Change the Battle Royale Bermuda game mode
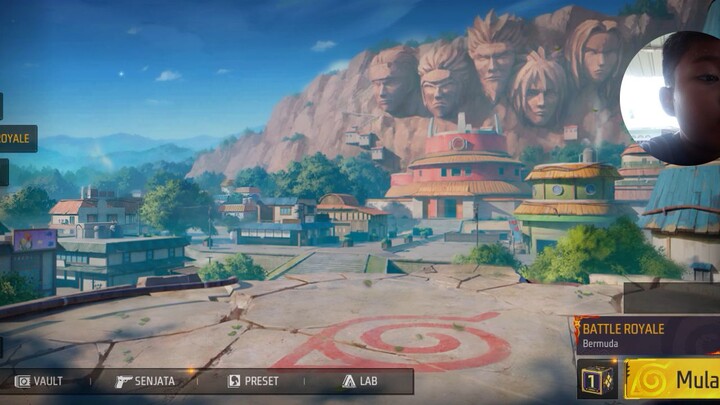The image size is (720, 405). click(x=646, y=334)
